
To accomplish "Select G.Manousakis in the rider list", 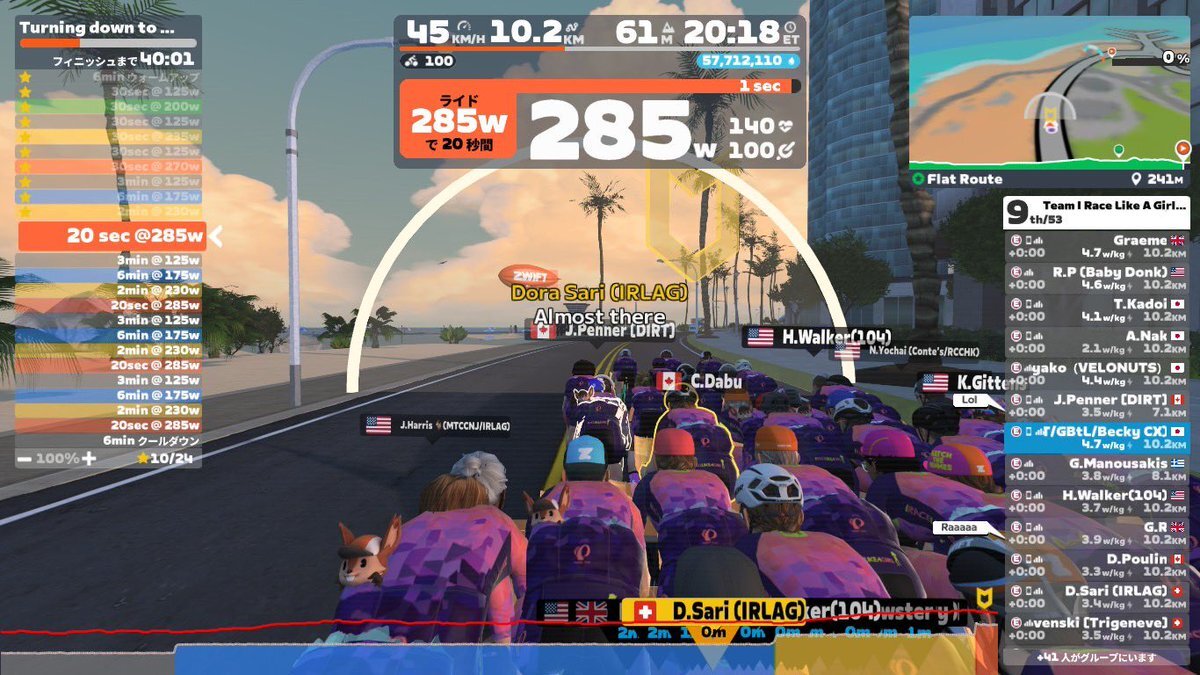I will (1096, 470).
